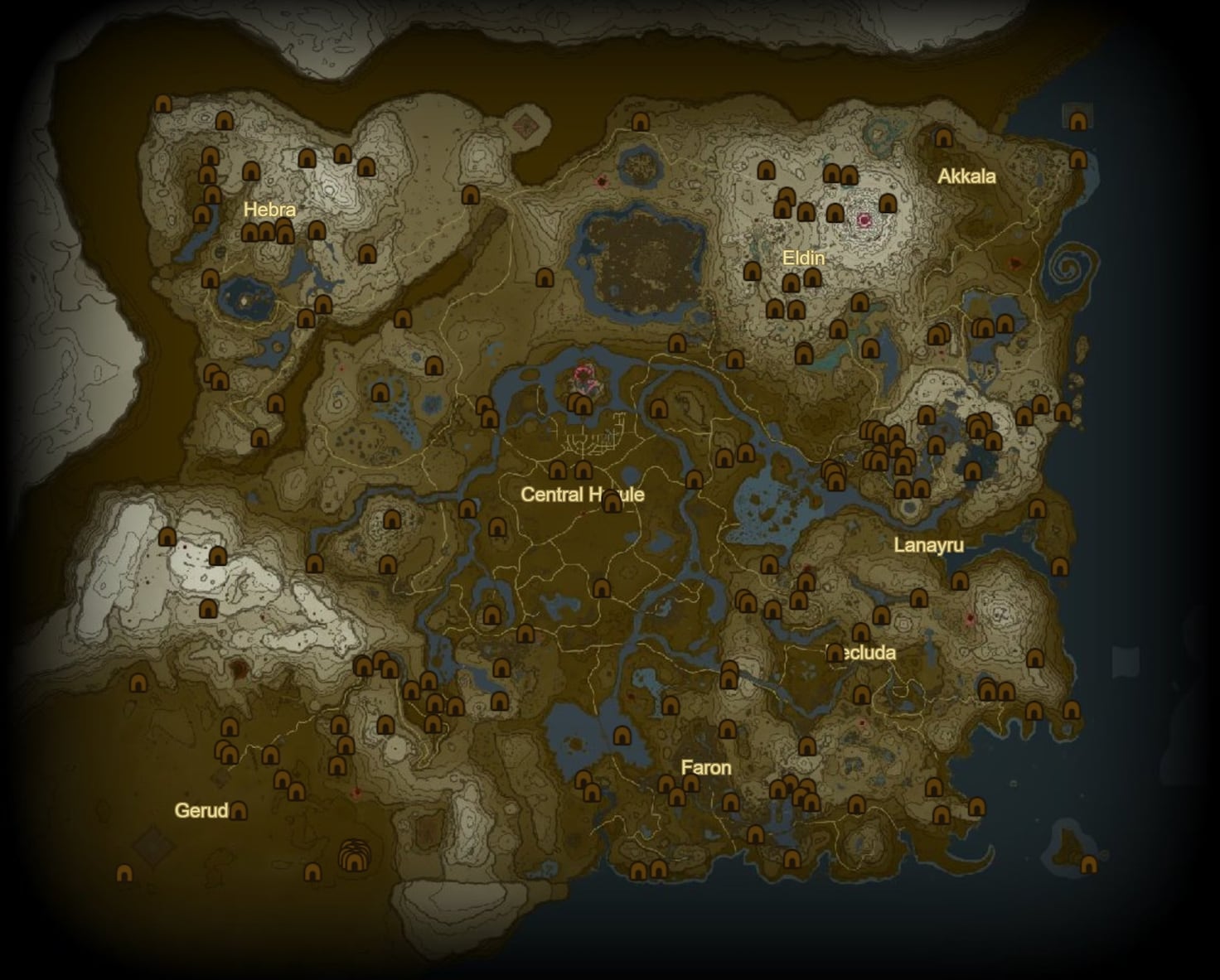1220x980 pixels.
Task: Click the cave marker touching the Gerudo label
Action: [x=239, y=810]
